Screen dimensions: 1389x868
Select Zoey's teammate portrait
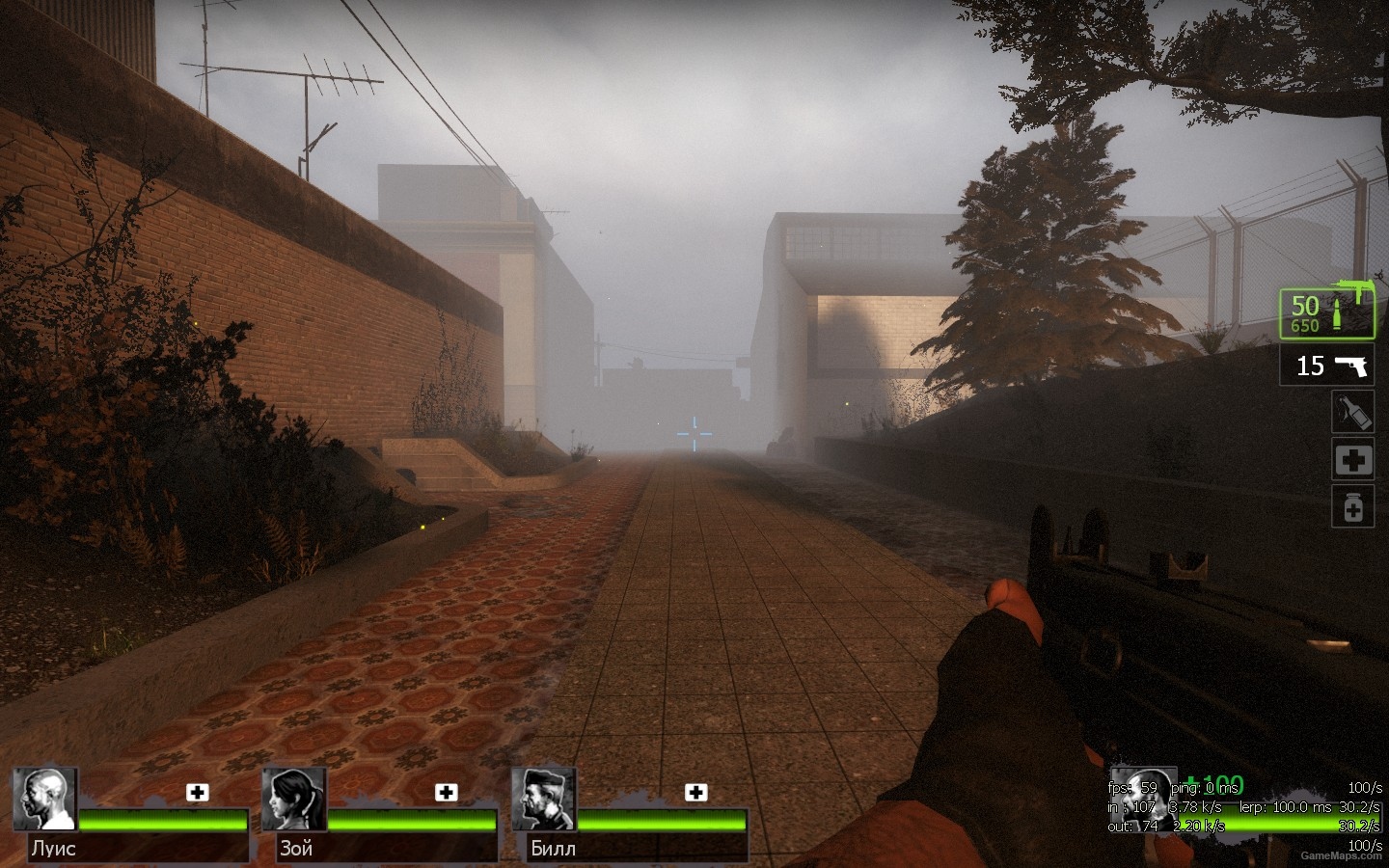coord(294,800)
